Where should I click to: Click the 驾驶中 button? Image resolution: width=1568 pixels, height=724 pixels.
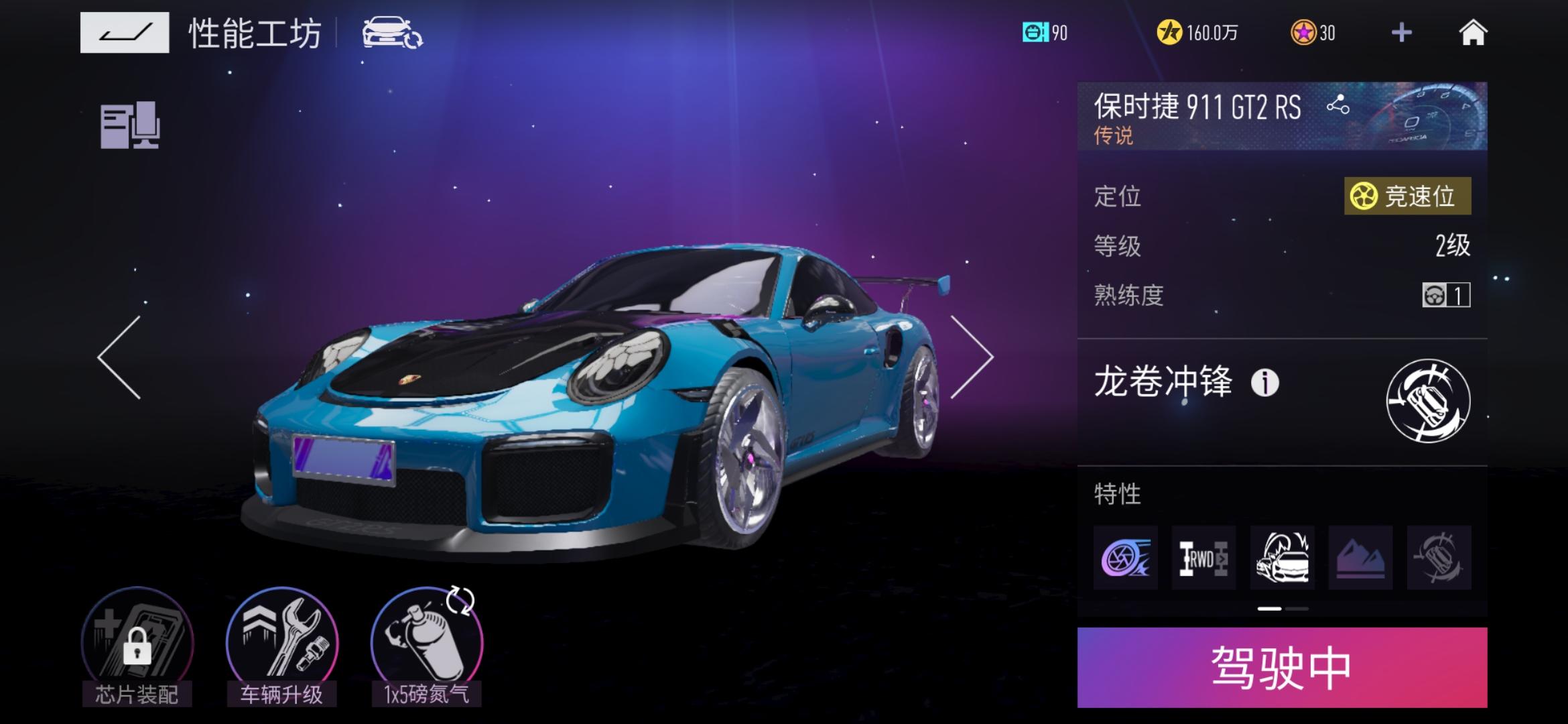1282,668
